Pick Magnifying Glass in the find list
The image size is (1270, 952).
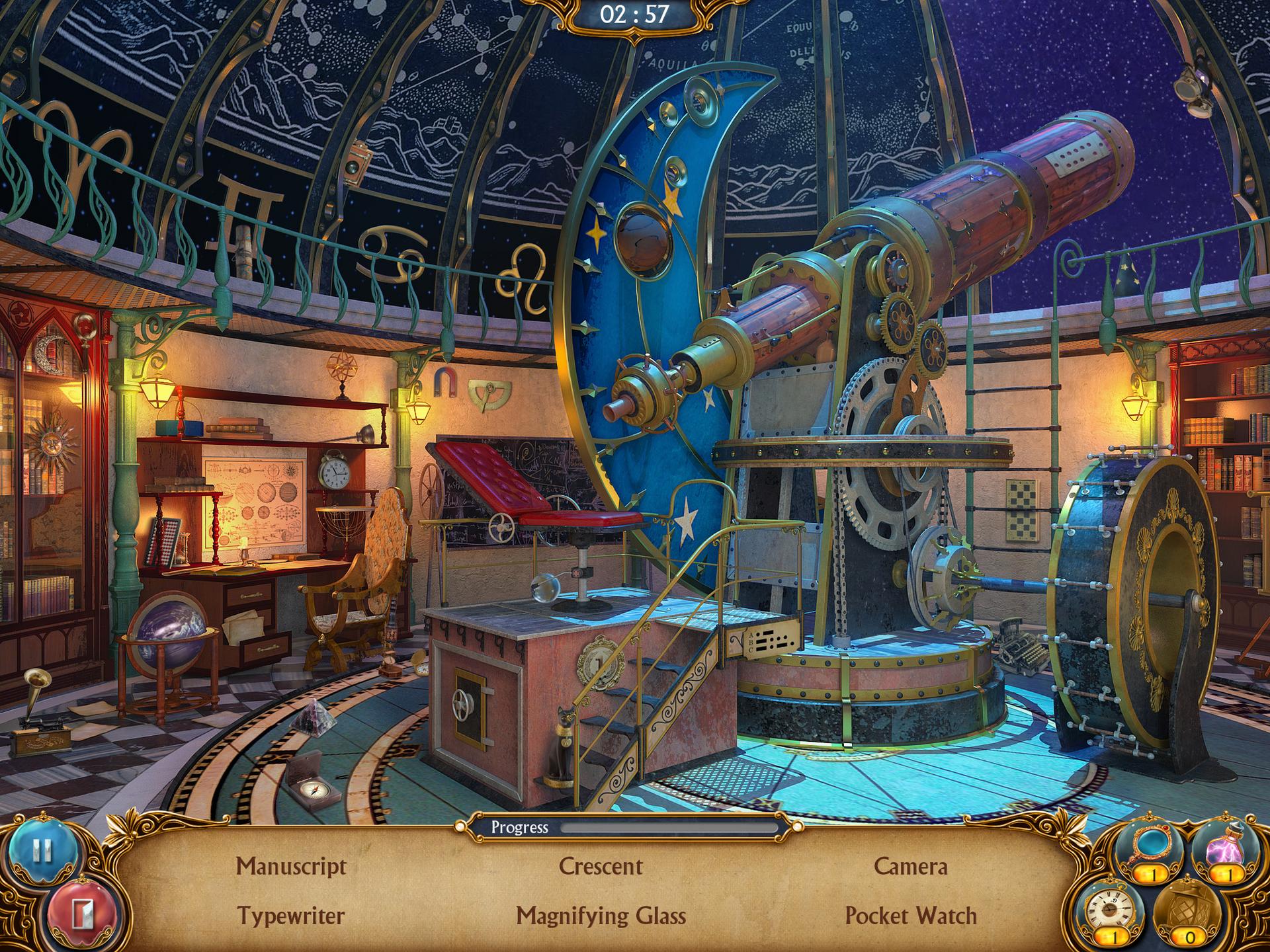pos(601,916)
